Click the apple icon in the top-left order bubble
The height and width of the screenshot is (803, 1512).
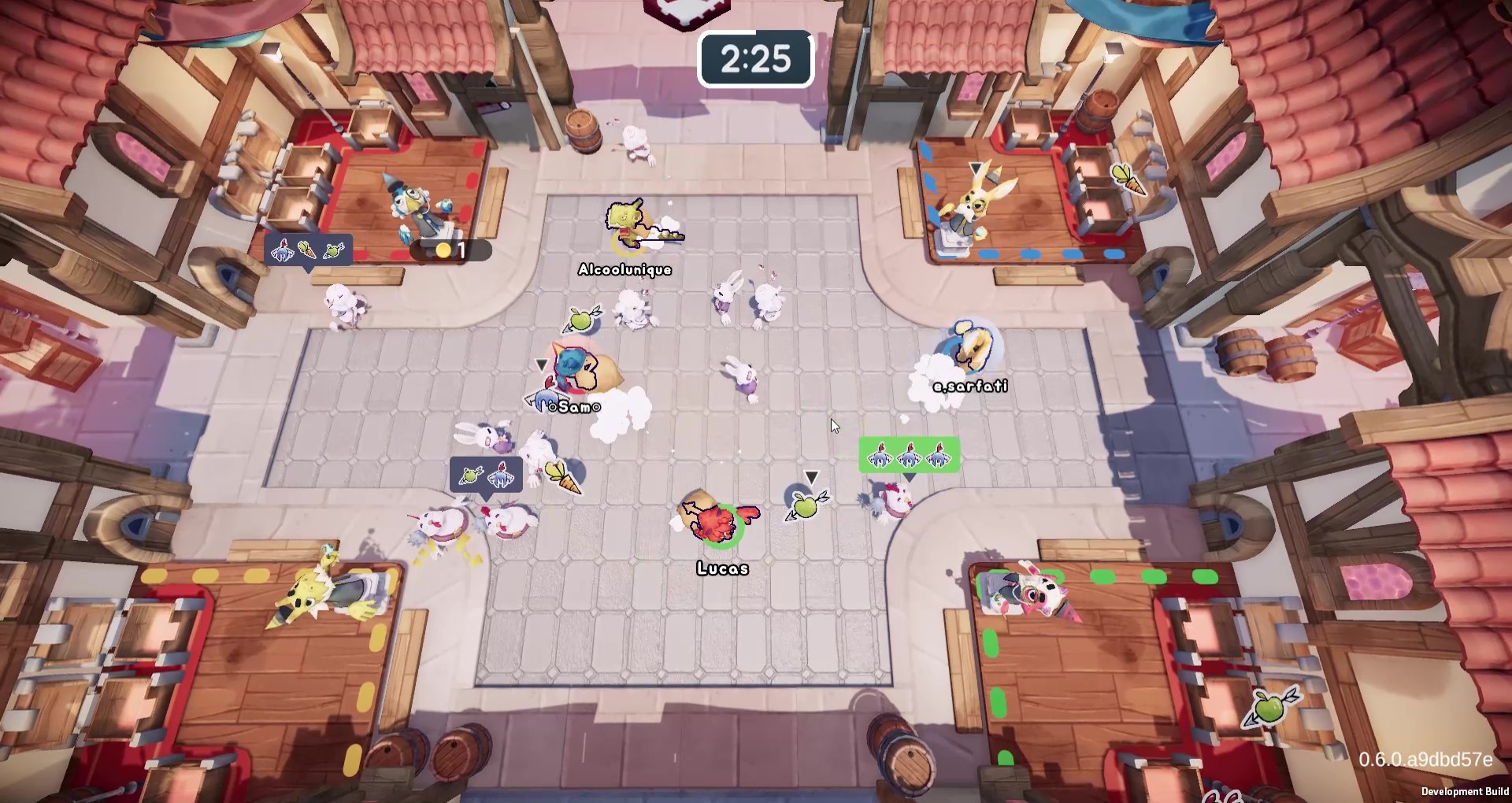click(x=333, y=250)
